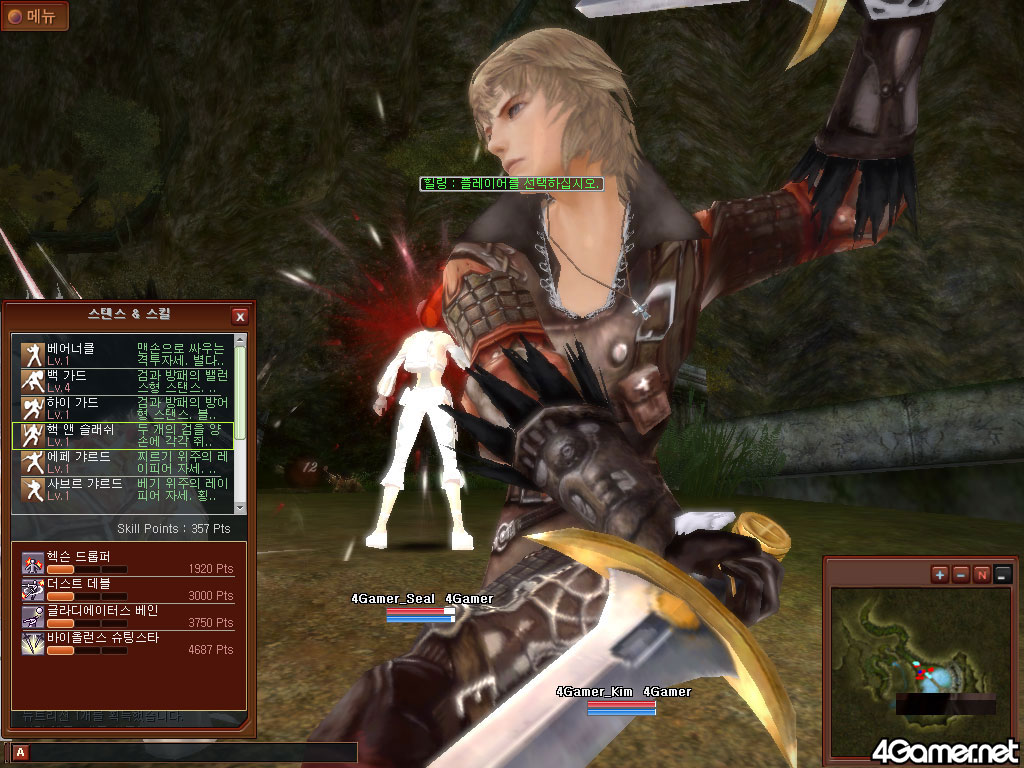The width and height of the screenshot is (1024, 768).
Task: Select the 베어너클 stance row
Action: pyautogui.click(x=123, y=353)
